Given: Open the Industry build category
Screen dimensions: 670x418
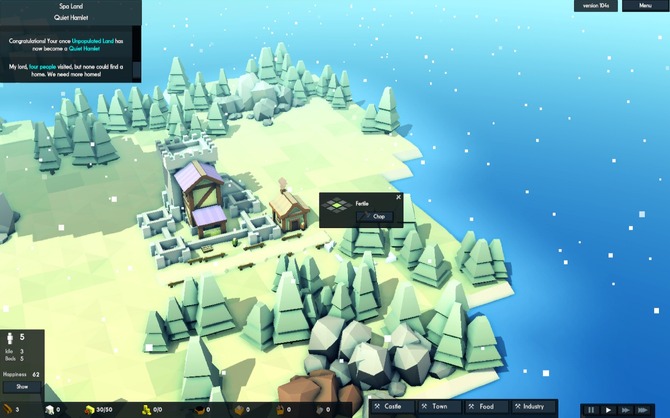Looking at the screenshot, I should point(531,406).
